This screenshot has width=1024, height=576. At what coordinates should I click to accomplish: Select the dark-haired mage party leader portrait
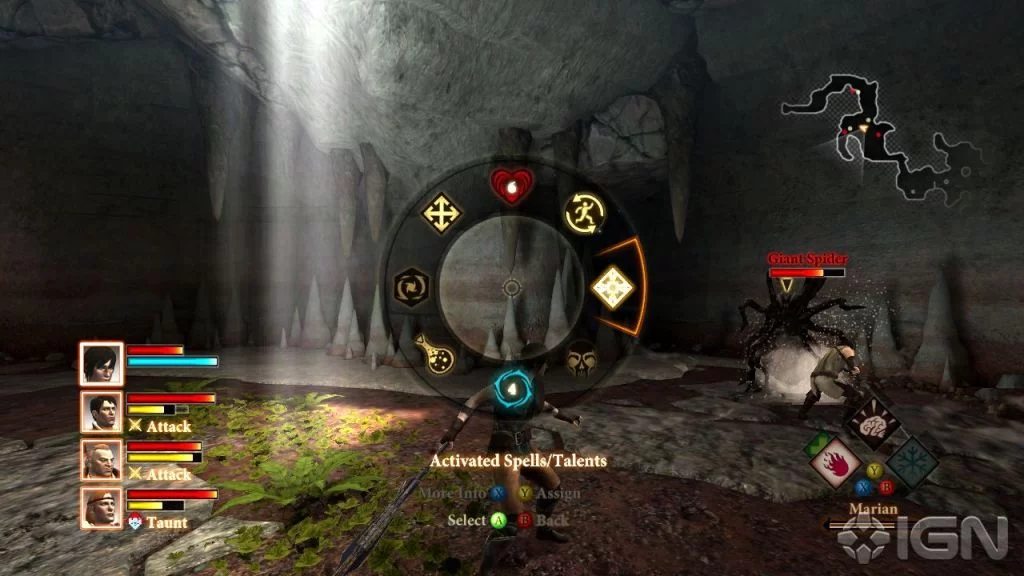(x=102, y=363)
